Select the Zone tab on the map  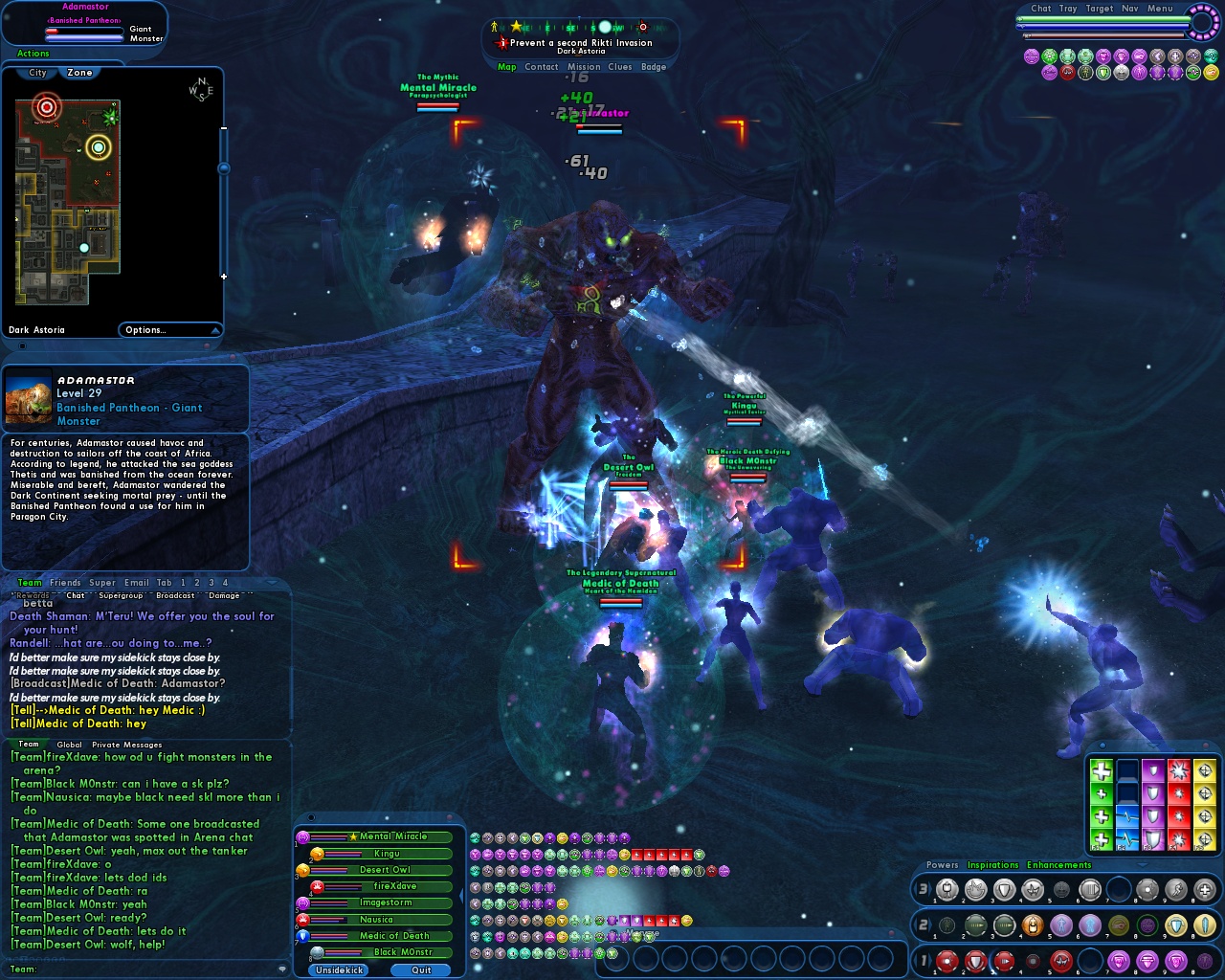pyautogui.click(x=80, y=73)
